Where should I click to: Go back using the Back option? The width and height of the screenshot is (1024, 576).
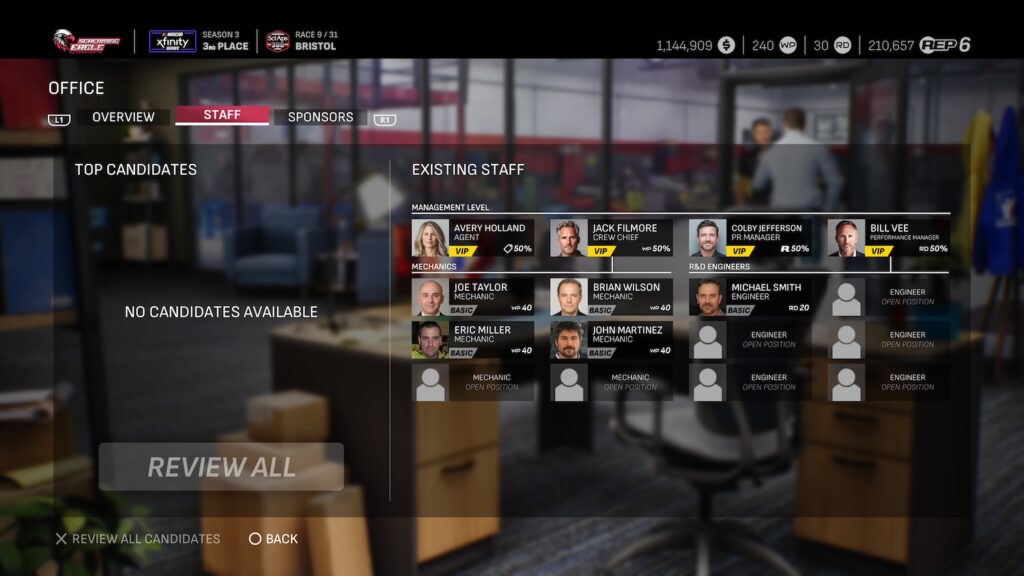pyautogui.click(x=273, y=539)
